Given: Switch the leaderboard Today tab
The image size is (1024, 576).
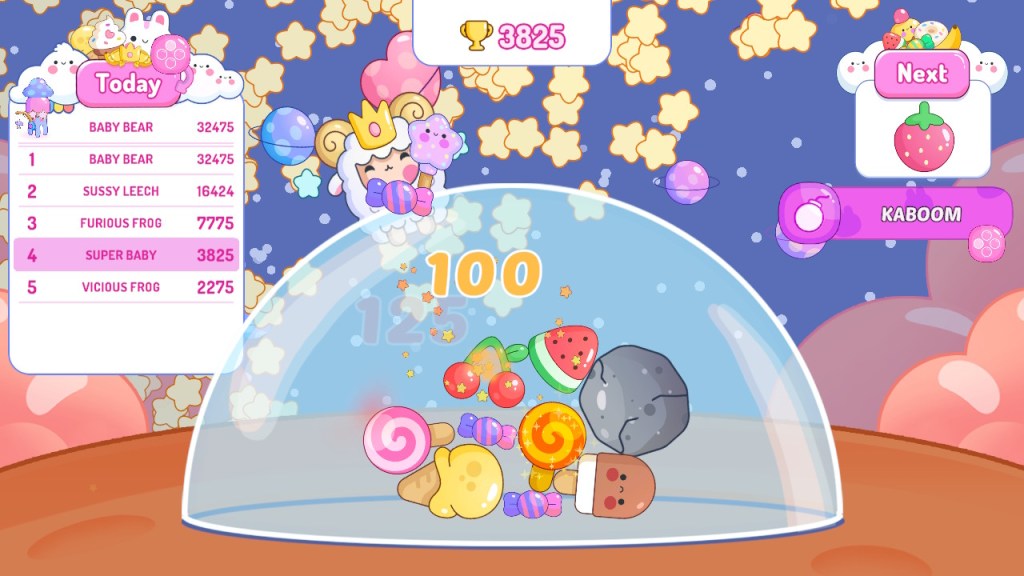Looking at the screenshot, I should click(128, 84).
